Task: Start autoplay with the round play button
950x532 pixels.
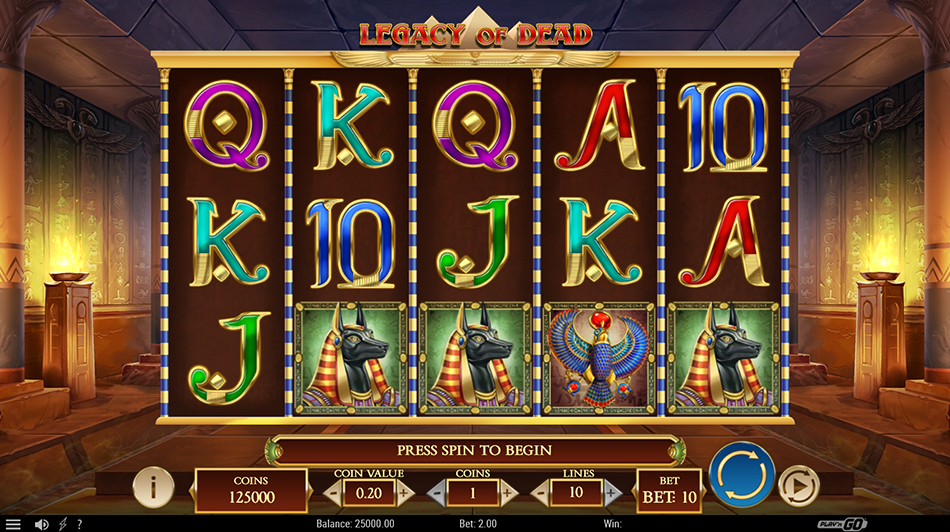Action: [798, 486]
